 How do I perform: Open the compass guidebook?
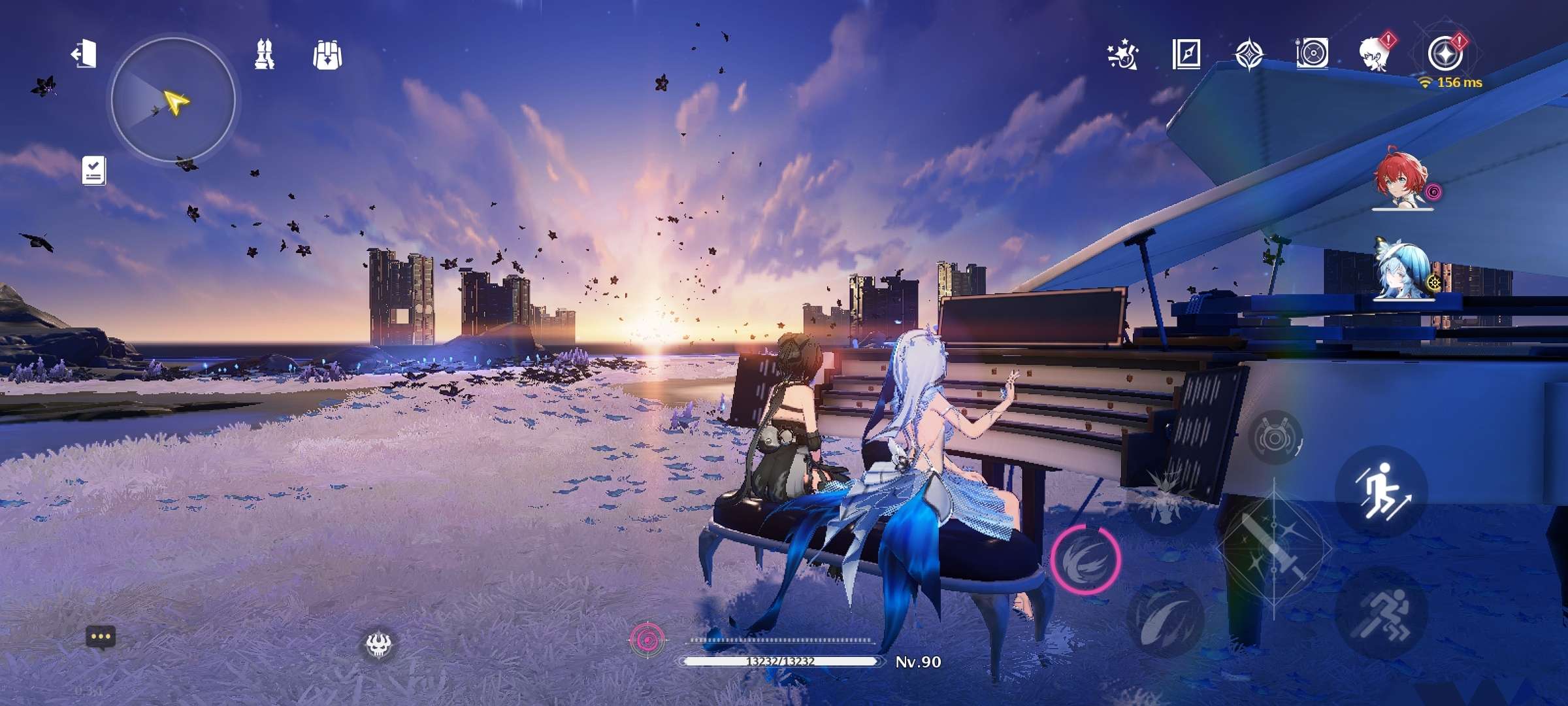coord(1186,54)
